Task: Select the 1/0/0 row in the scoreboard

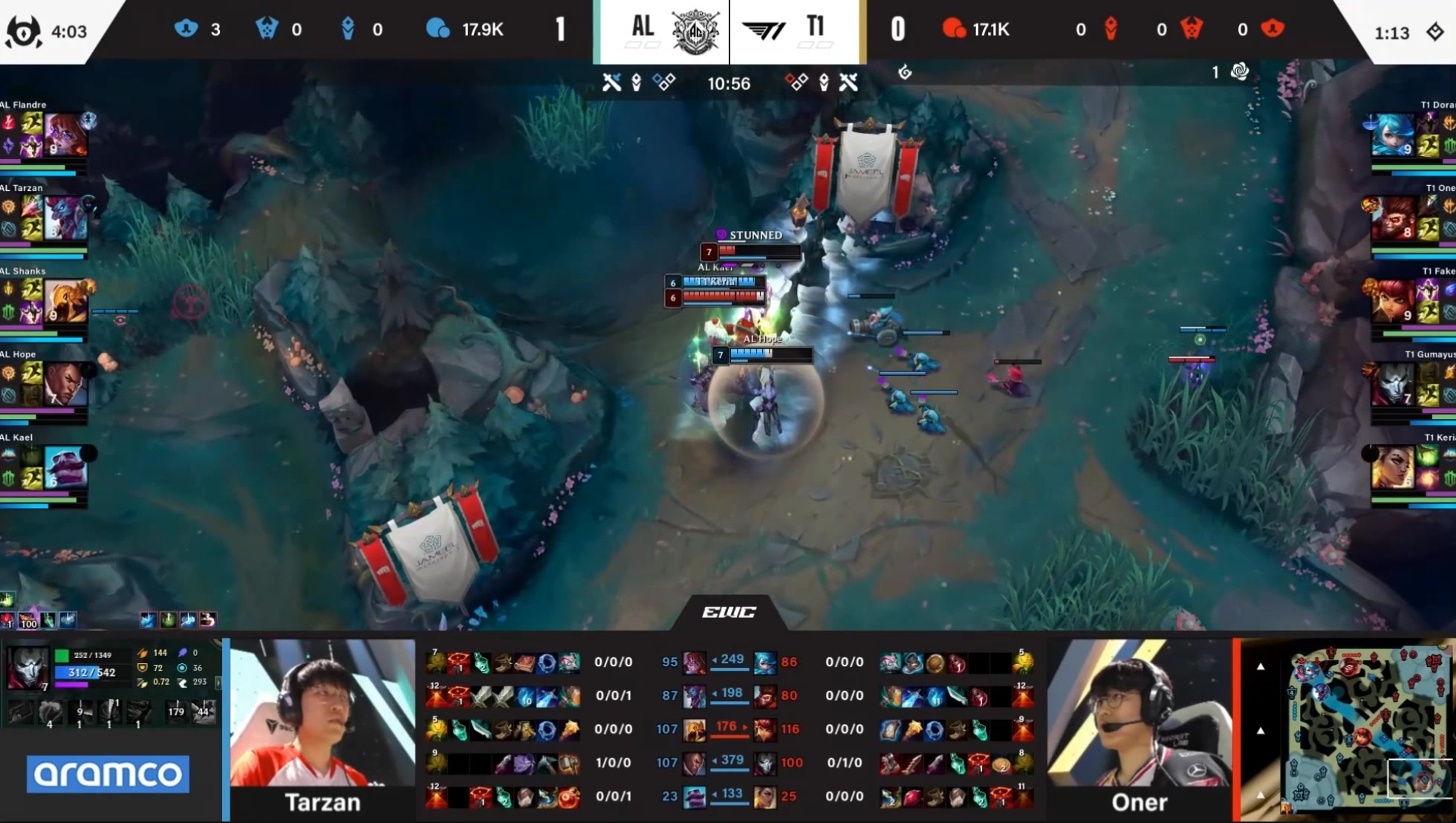Action: pos(613,762)
